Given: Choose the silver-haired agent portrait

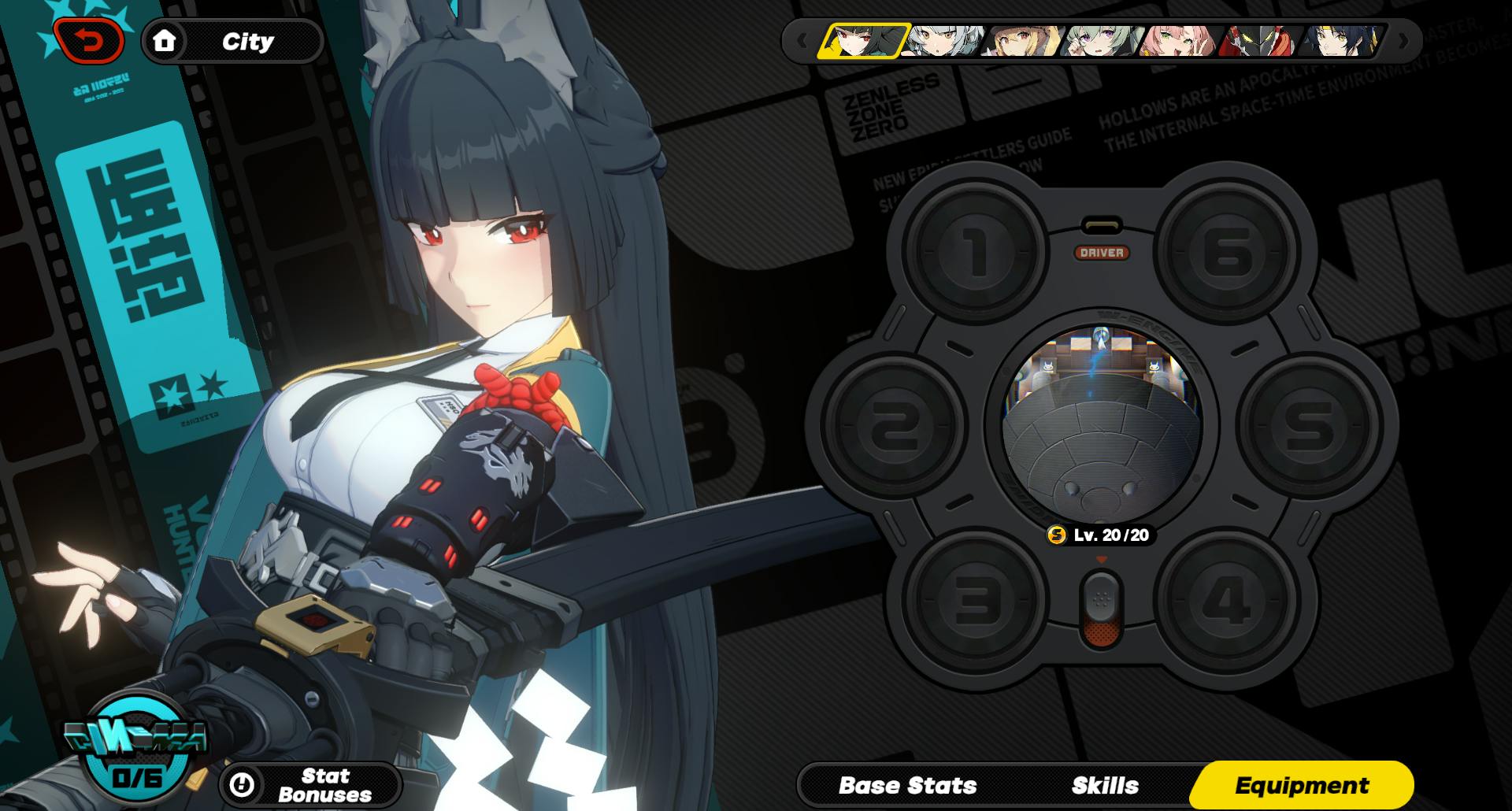Looking at the screenshot, I should click(x=943, y=41).
